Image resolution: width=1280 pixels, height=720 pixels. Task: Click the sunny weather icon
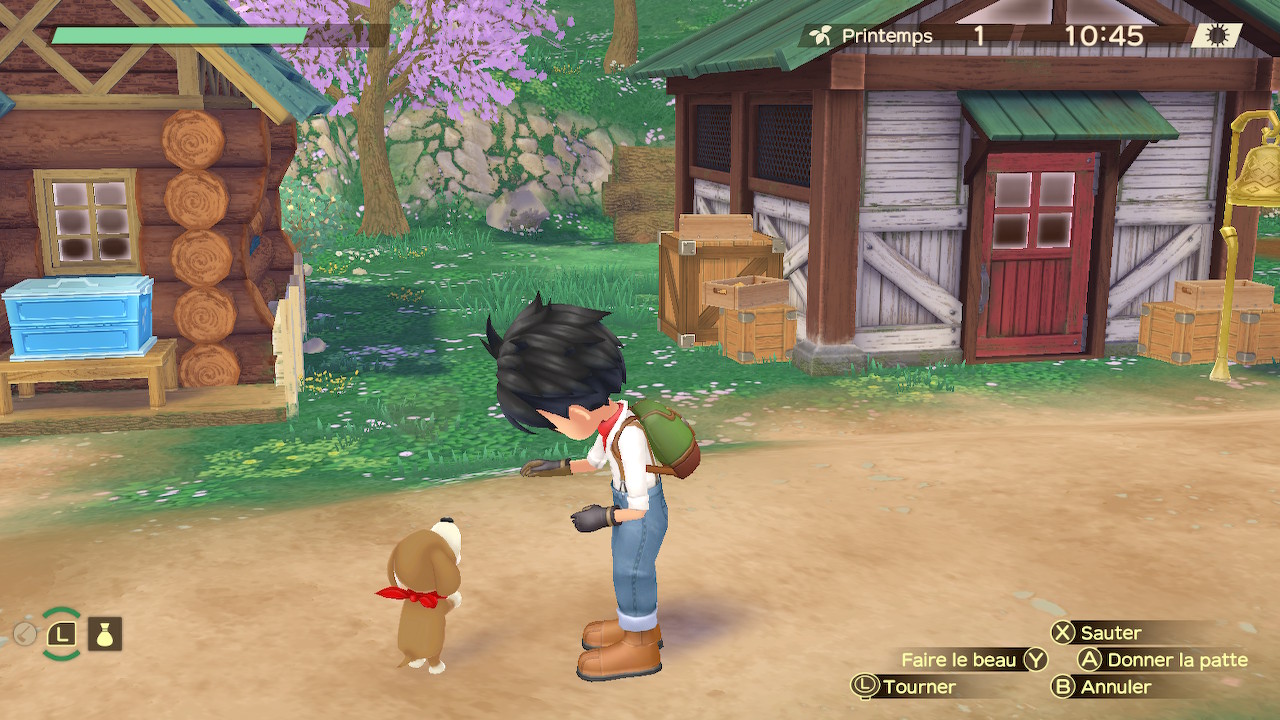(x=1217, y=36)
